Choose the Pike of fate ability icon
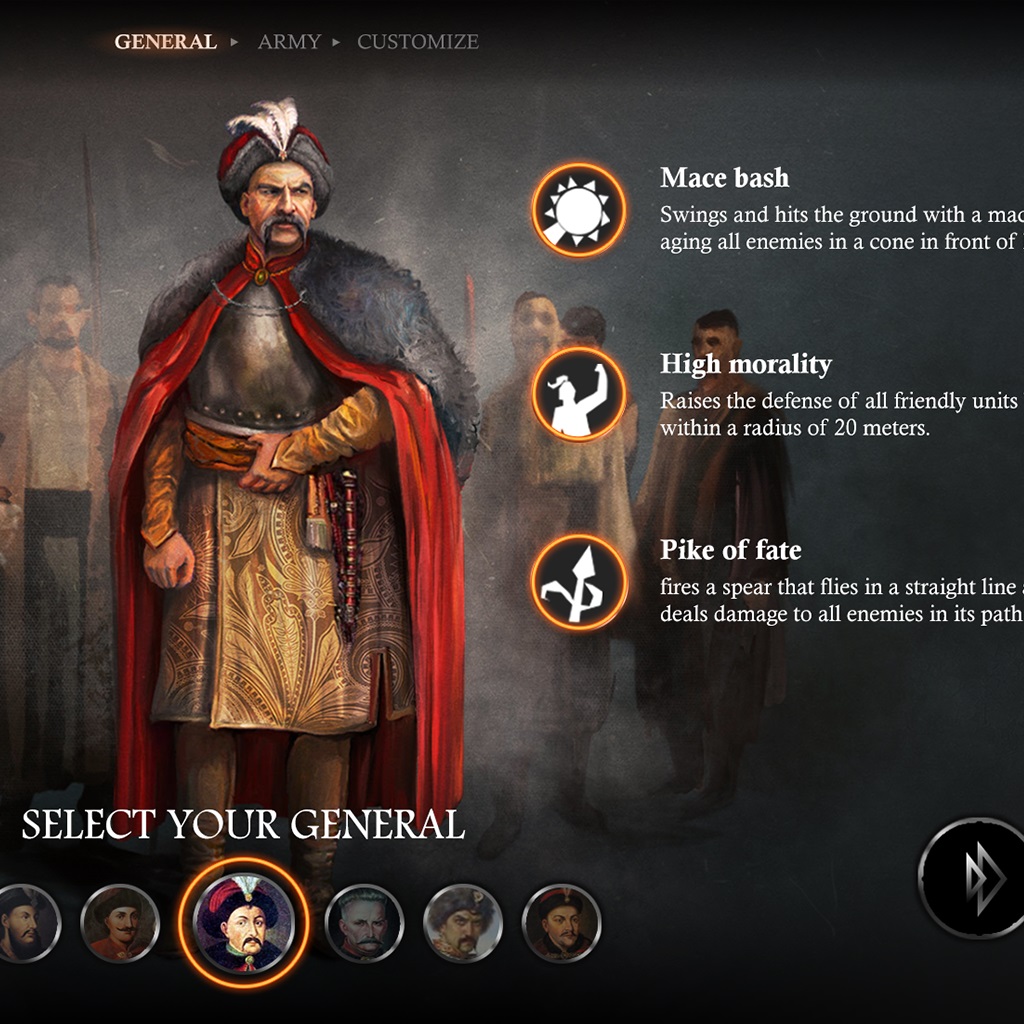 click(x=579, y=582)
